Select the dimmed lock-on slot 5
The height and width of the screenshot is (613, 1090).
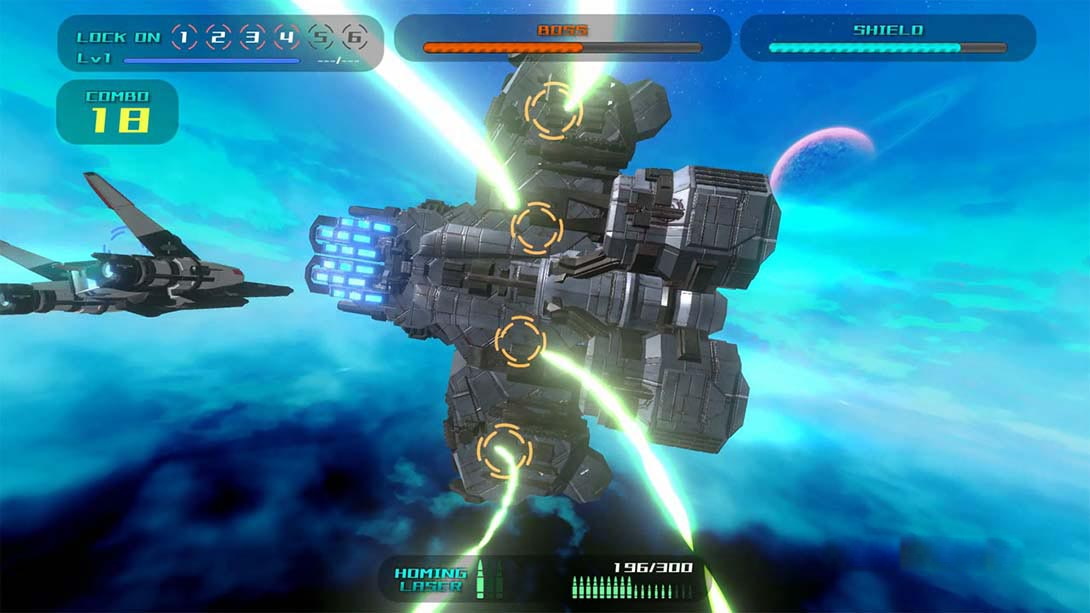point(321,38)
